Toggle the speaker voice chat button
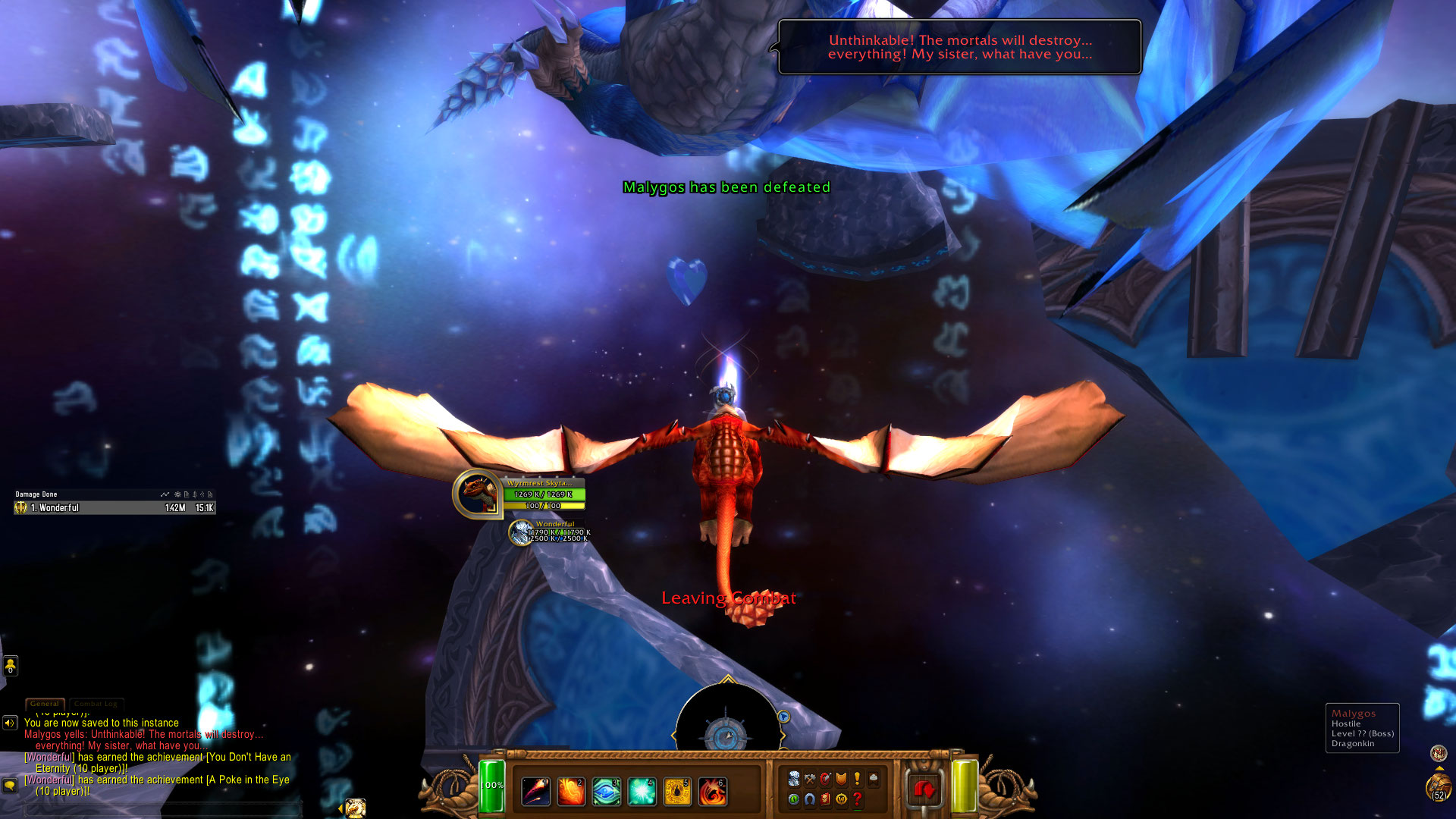 (x=10, y=723)
